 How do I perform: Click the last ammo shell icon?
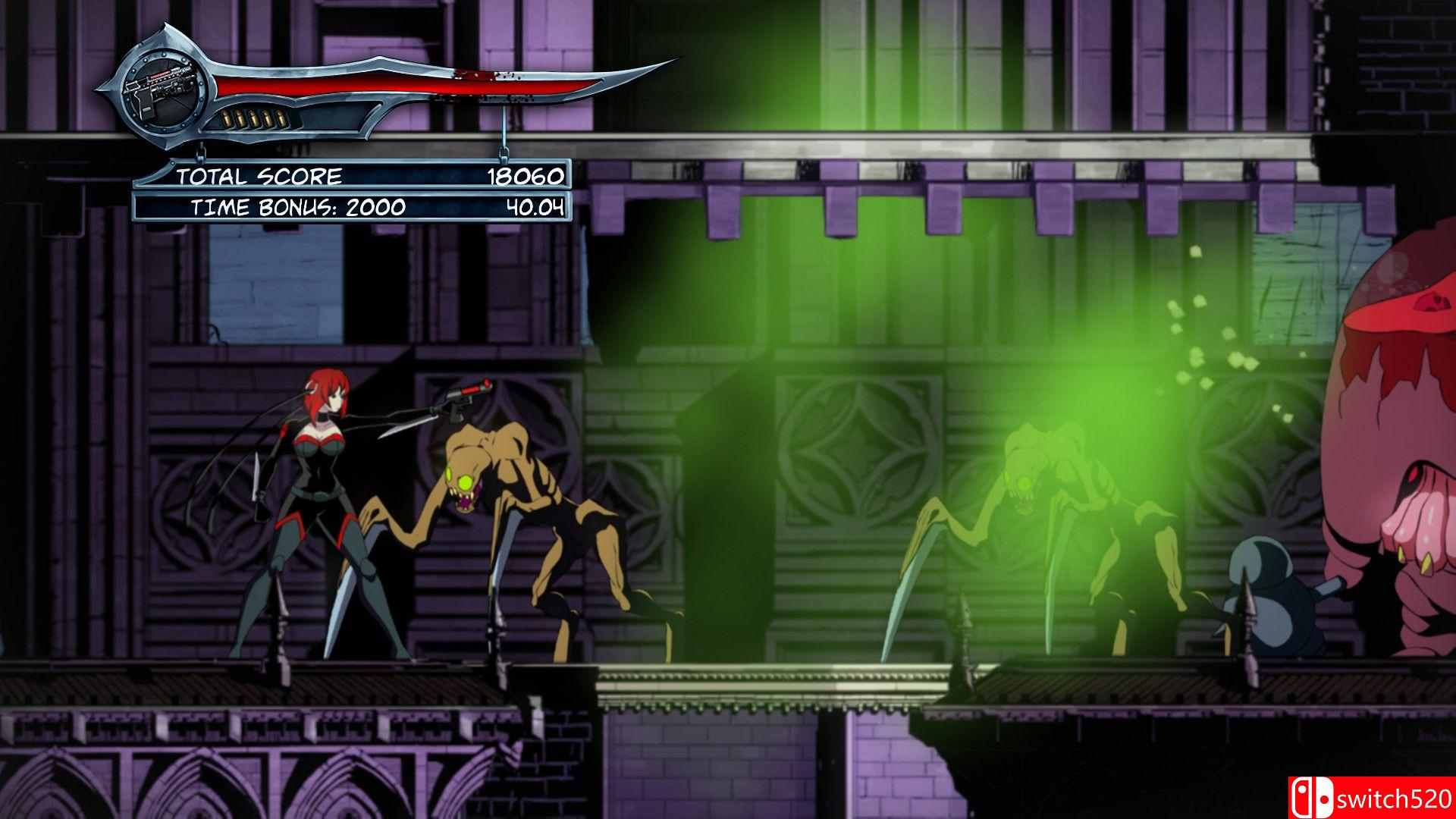click(x=282, y=118)
